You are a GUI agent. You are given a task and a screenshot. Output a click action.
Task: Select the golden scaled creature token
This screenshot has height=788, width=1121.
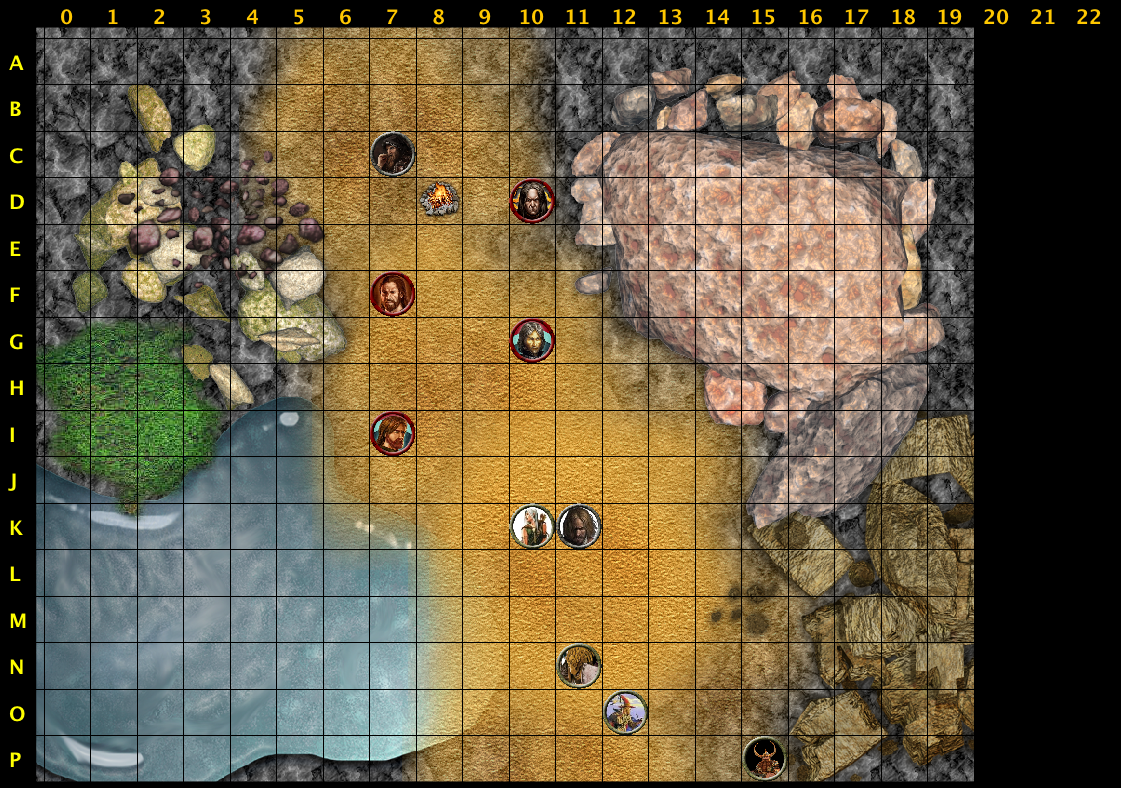pos(579,665)
